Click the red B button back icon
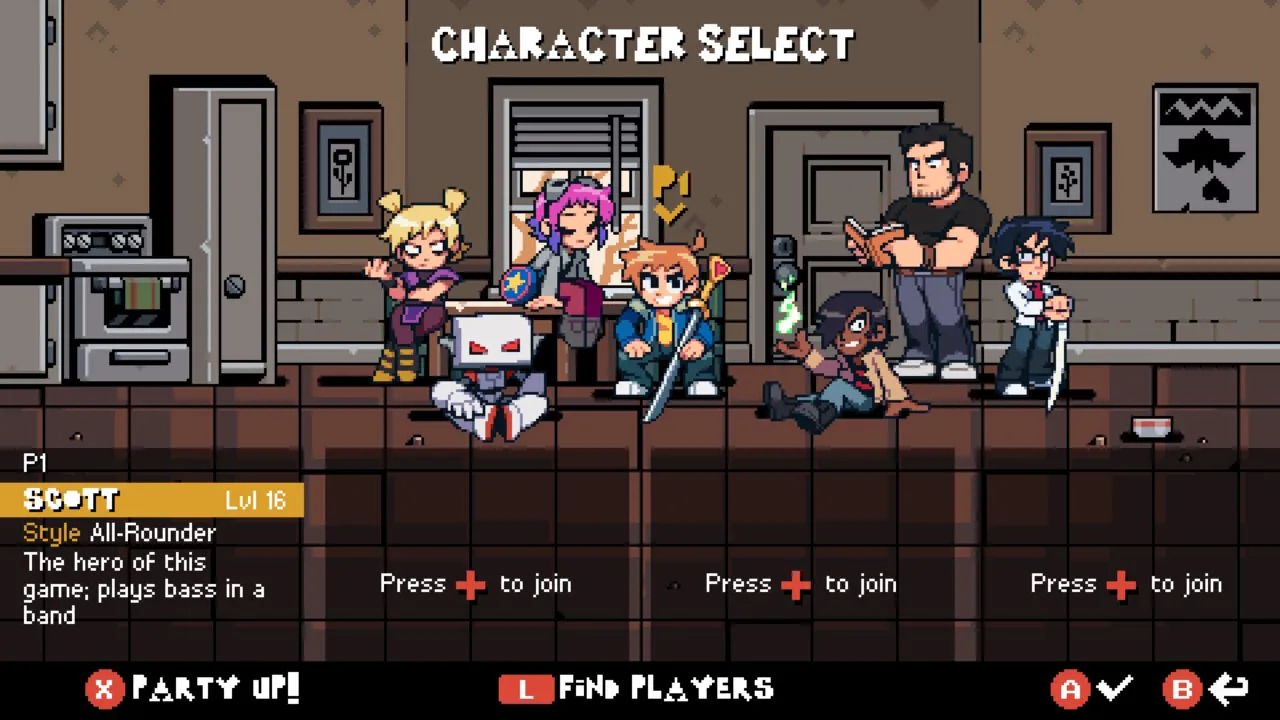Image resolution: width=1280 pixels, height=720 pixels. (1183, 688)
